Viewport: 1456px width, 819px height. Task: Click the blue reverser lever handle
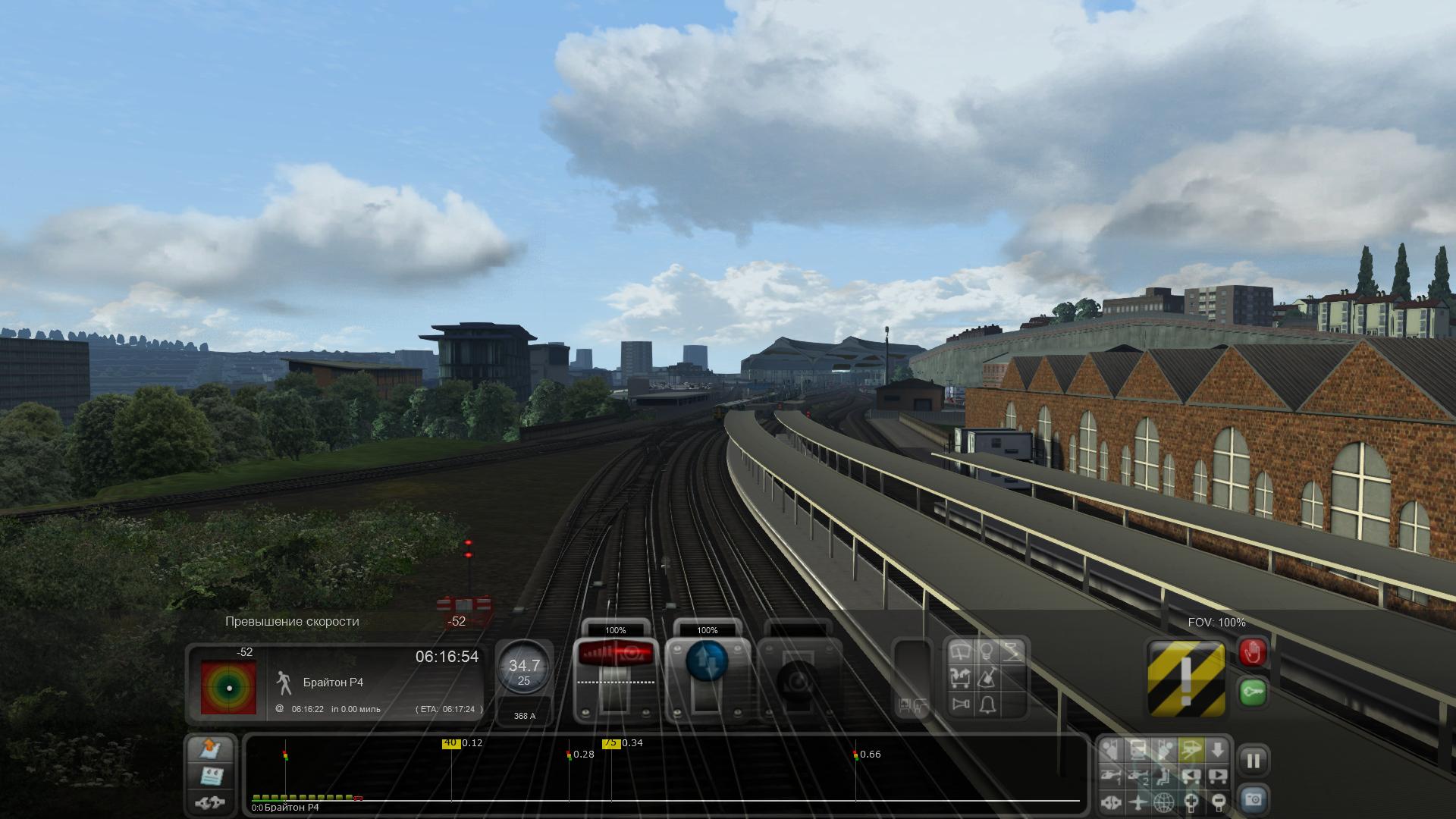707,660
